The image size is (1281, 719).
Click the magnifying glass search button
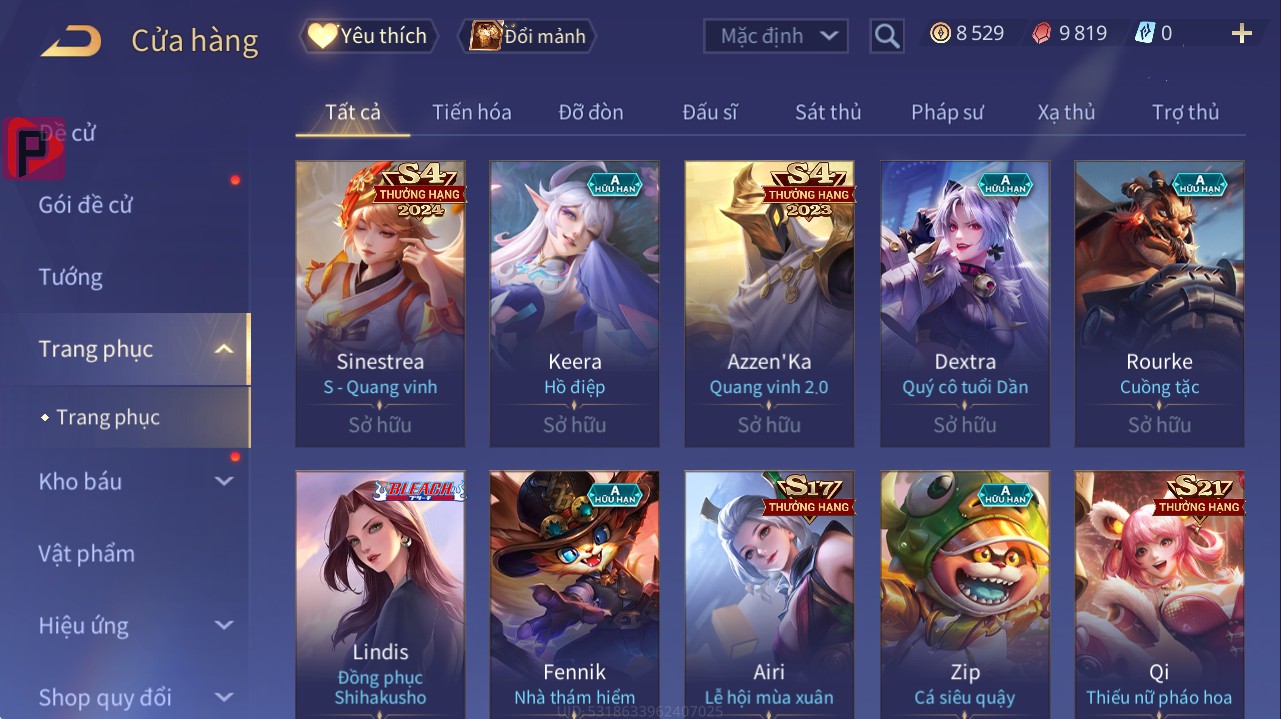point(887,36)
